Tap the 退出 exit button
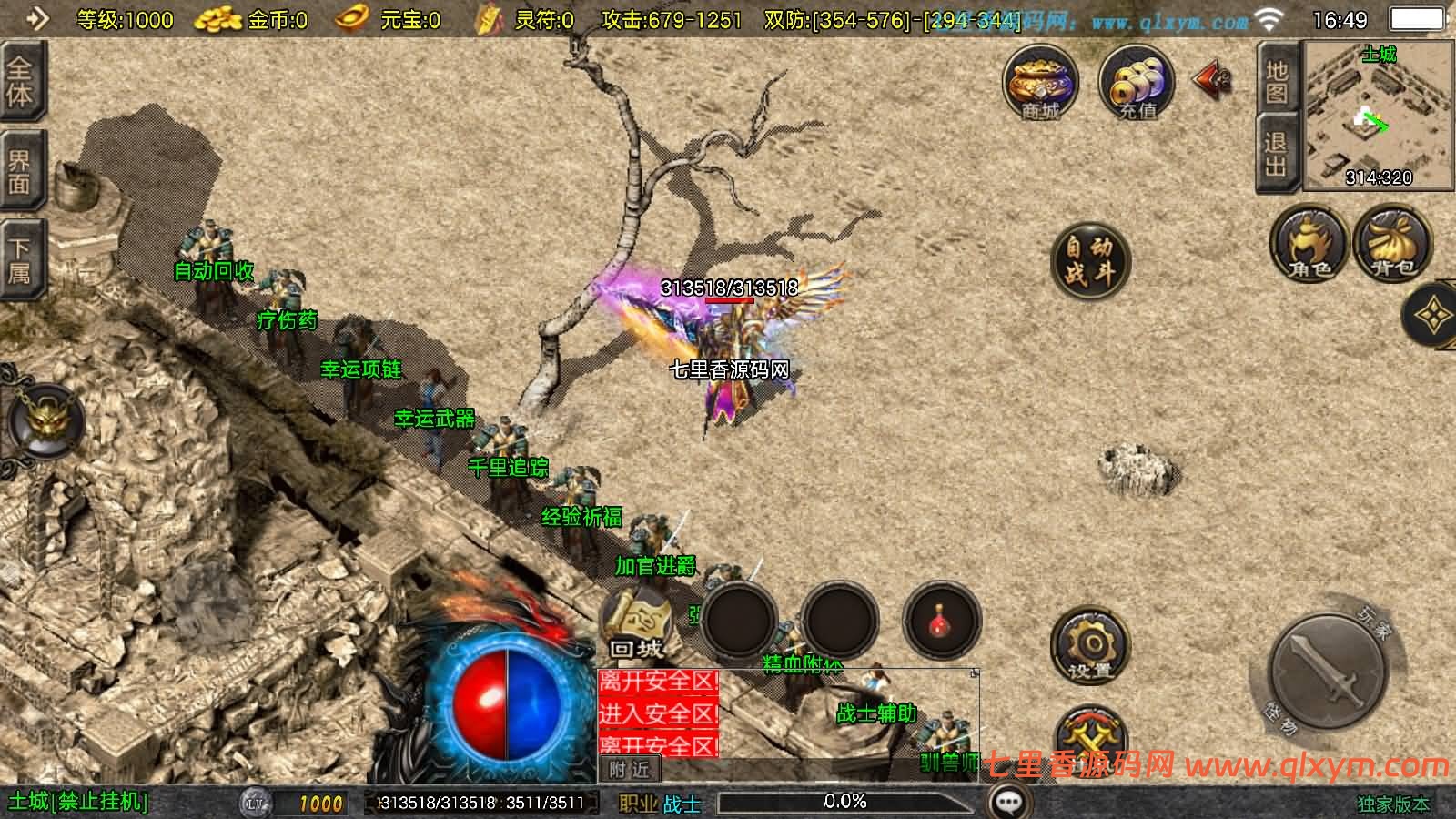The height and width of the screenshot is (819, 1456). pyautogui.click(x=1276, y=155)
